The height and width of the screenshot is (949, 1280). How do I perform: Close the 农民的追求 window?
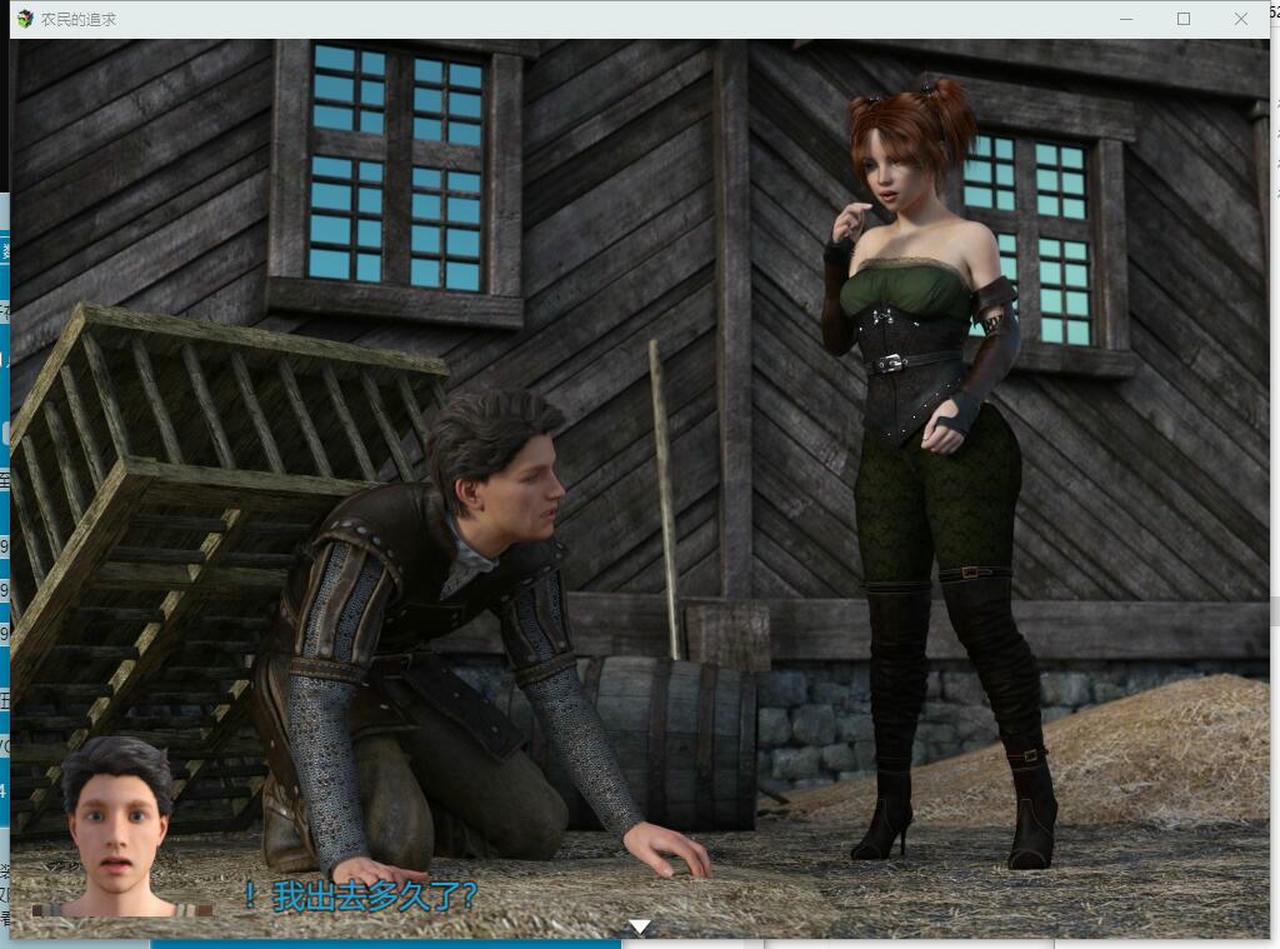point(1239,18)
